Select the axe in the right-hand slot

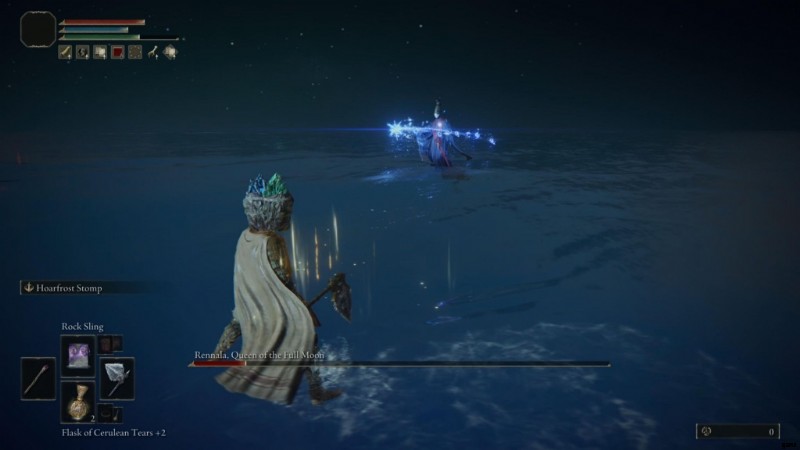pyautogui.click(x=116, y=378)
